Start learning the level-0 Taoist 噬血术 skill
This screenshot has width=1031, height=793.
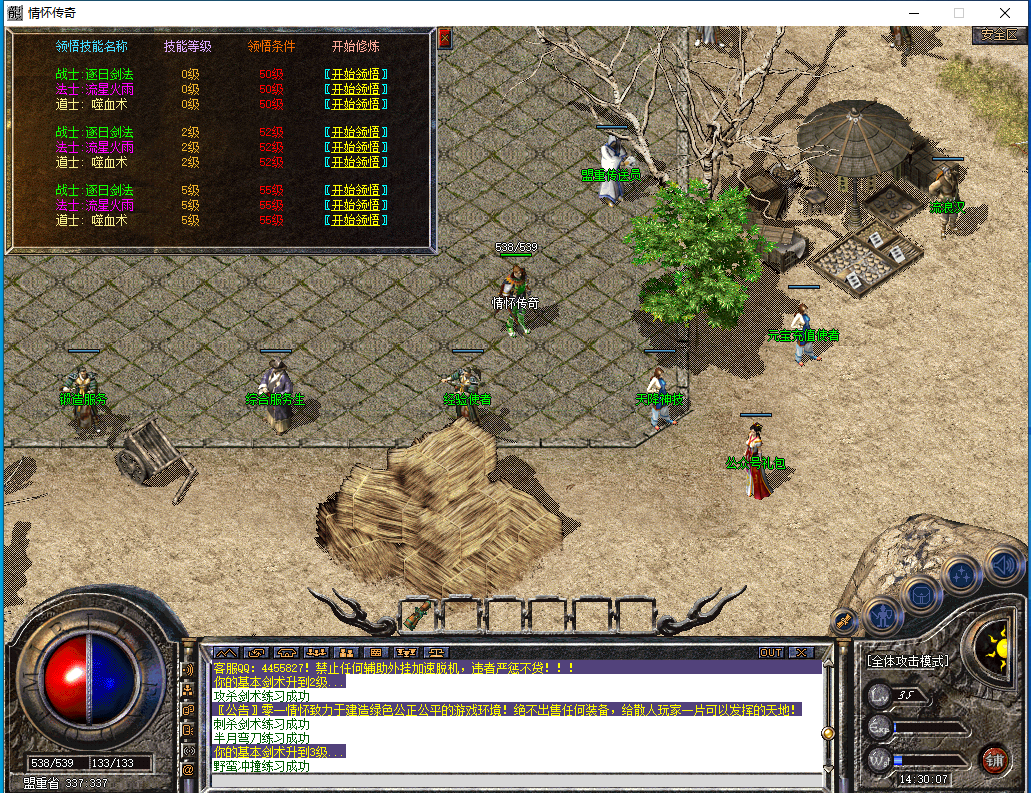355,104
